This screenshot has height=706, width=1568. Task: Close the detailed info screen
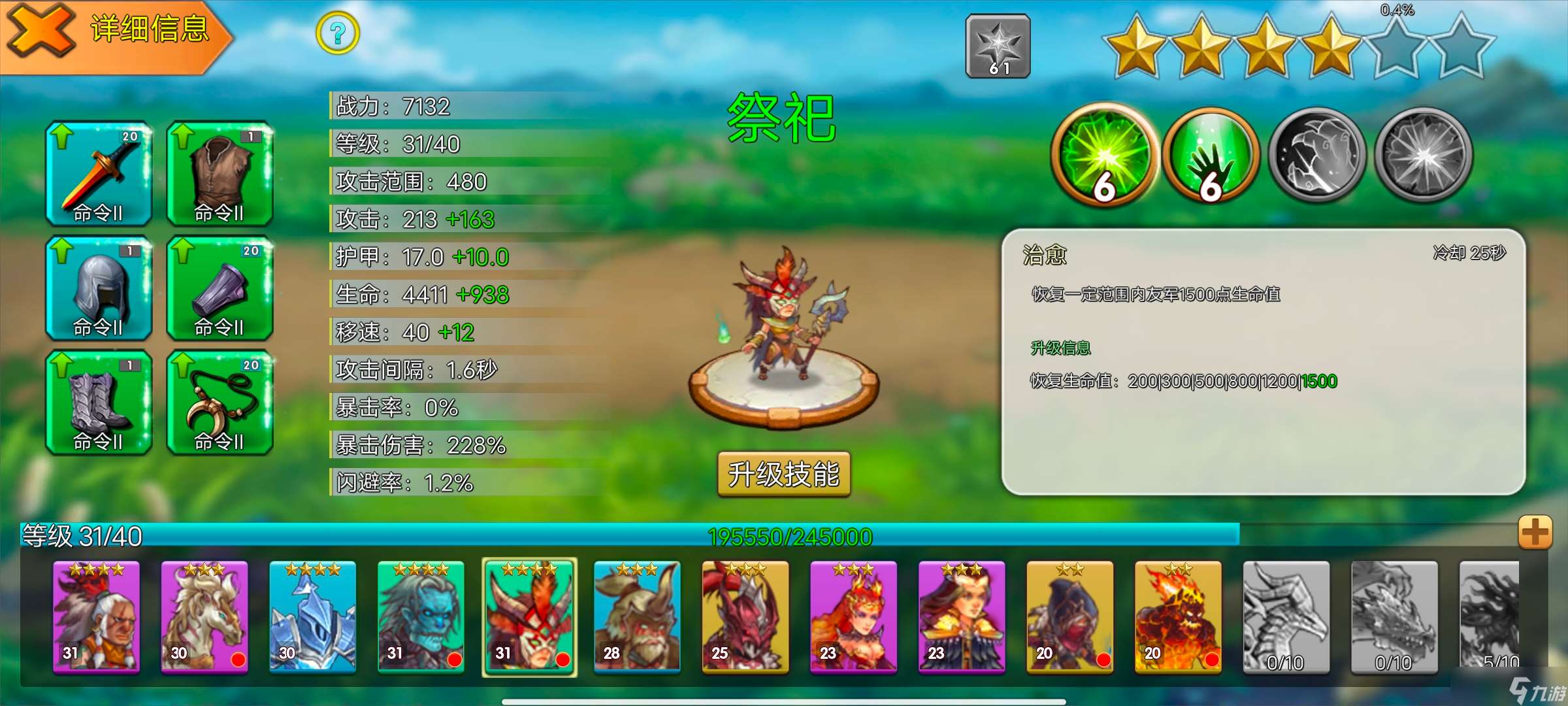pos(41,31)
